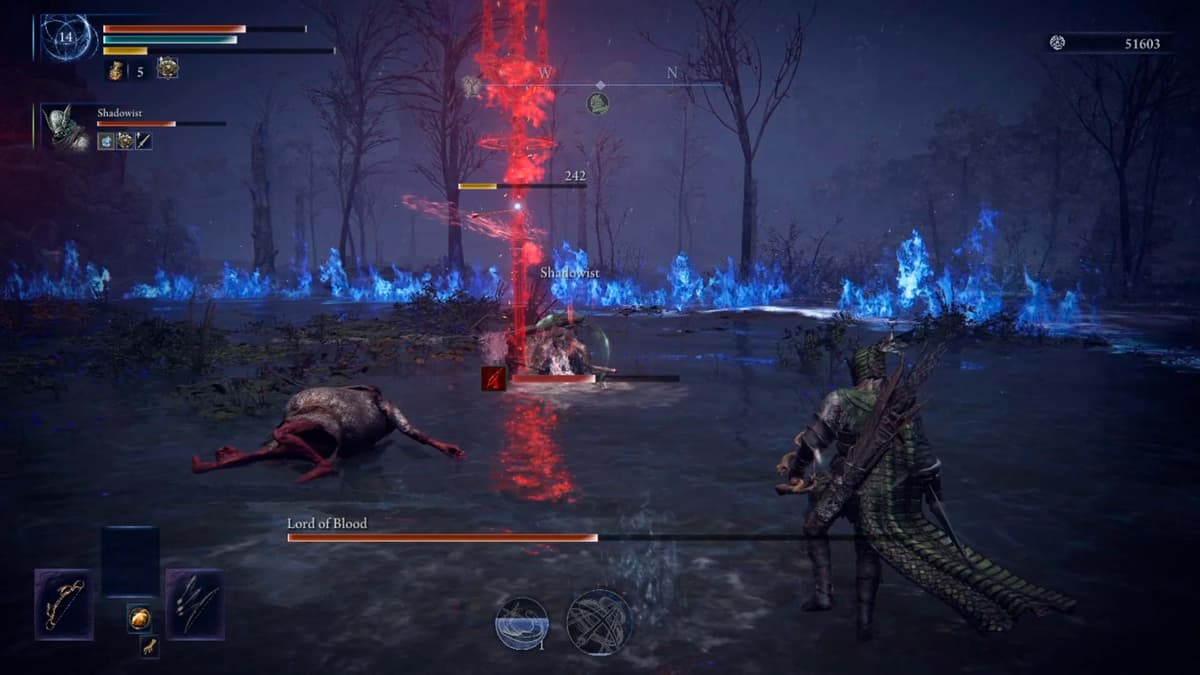Choose the arrows weapon slot
1200x675 pixels.
click(x=194, y=603)
